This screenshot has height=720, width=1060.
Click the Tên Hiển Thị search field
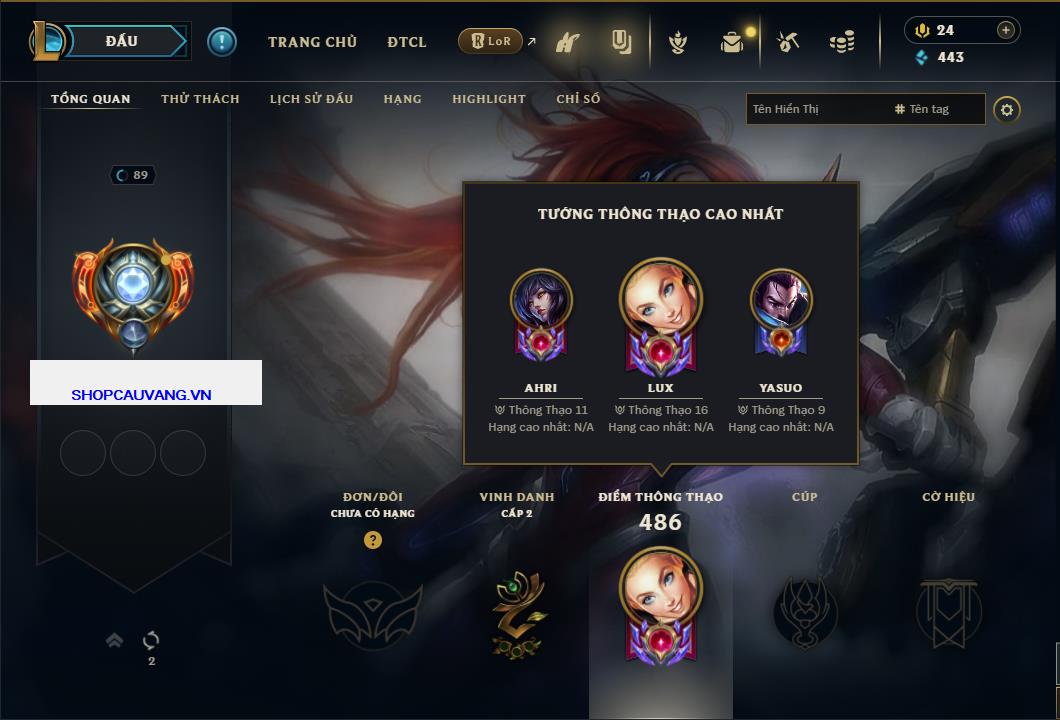[x=815, y=109]
